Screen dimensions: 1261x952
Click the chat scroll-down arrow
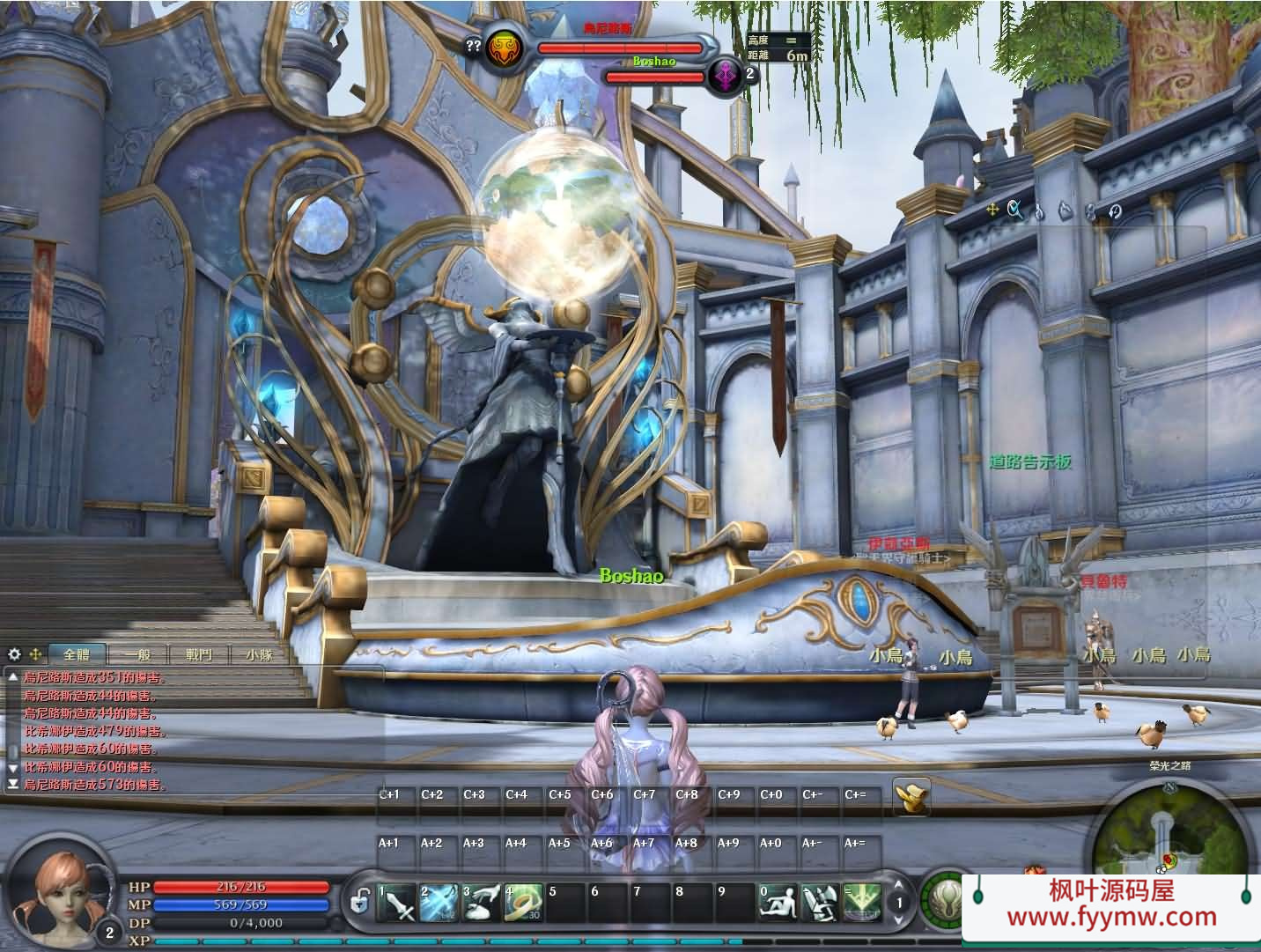13,767
